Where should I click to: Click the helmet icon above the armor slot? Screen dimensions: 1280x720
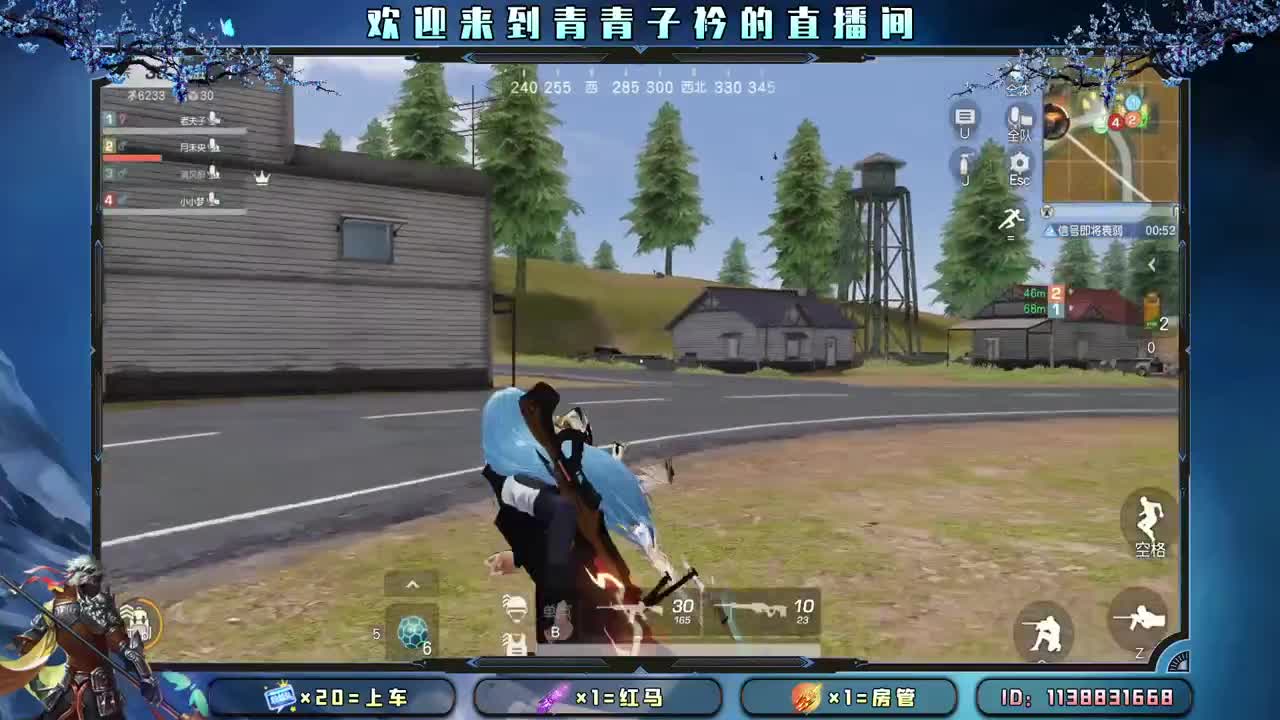pyautogui.click(x=513, y=608)
